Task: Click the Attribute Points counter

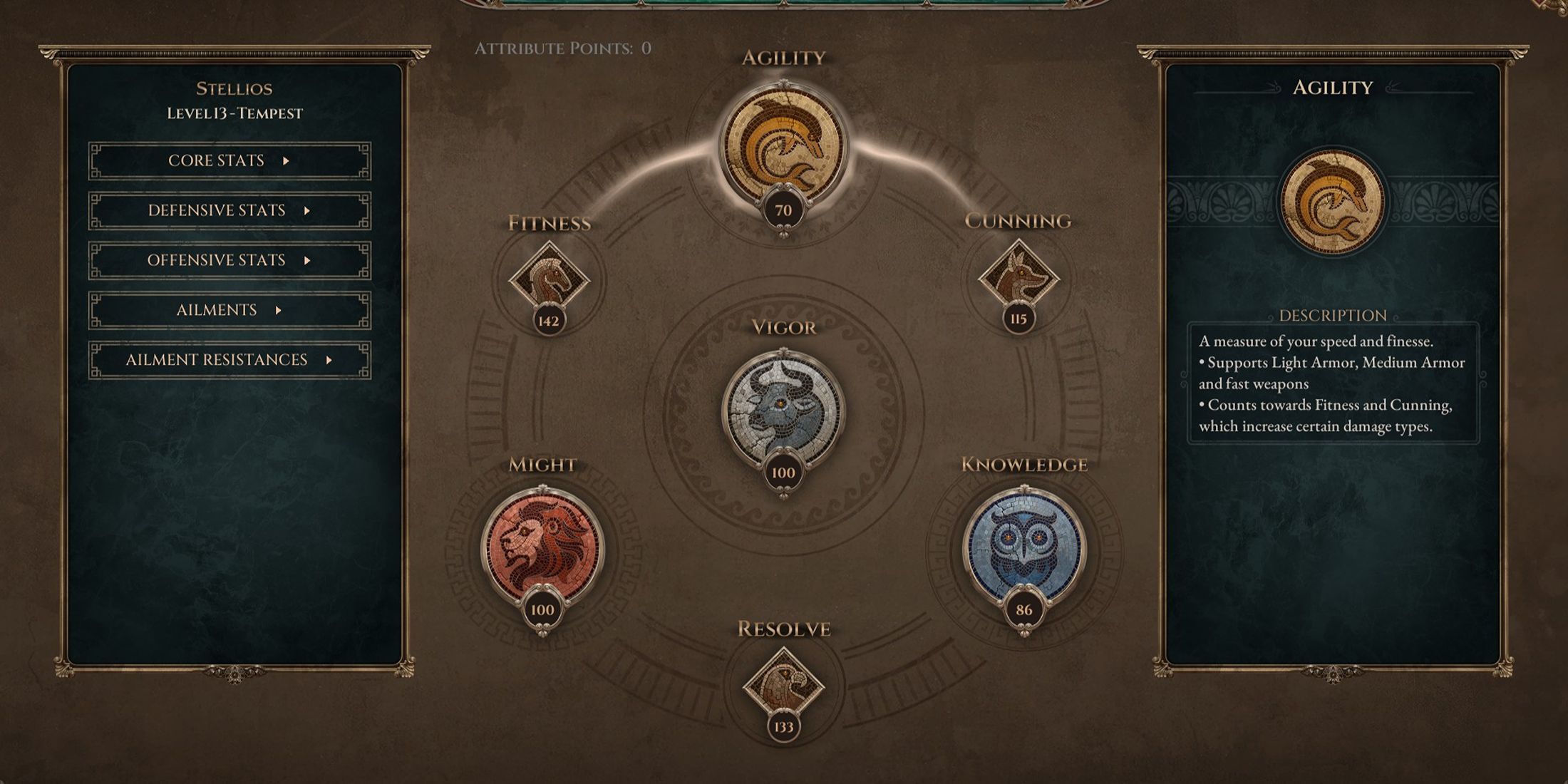Action: 563,50
